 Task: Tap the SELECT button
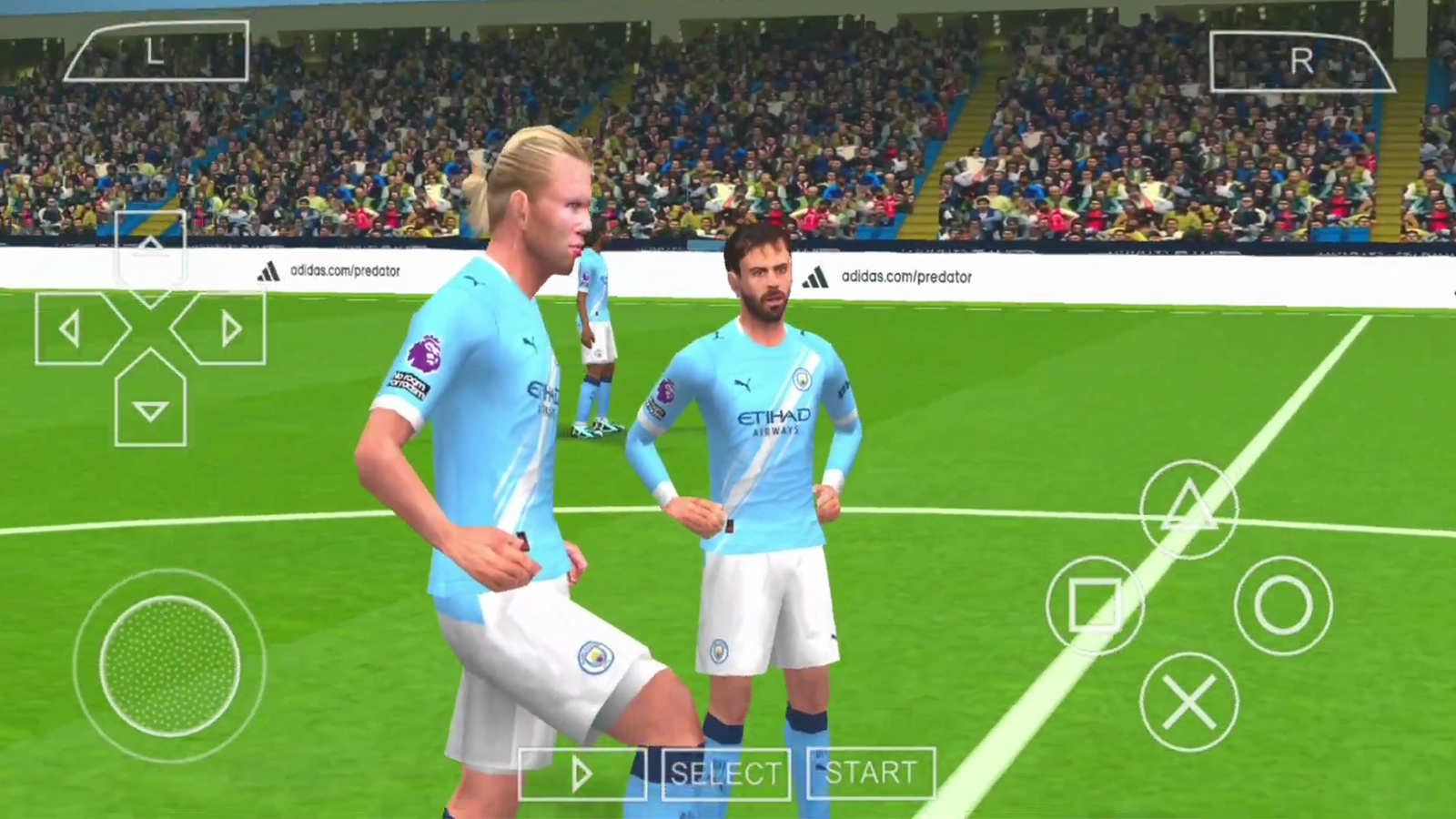[x=725, y=774]
